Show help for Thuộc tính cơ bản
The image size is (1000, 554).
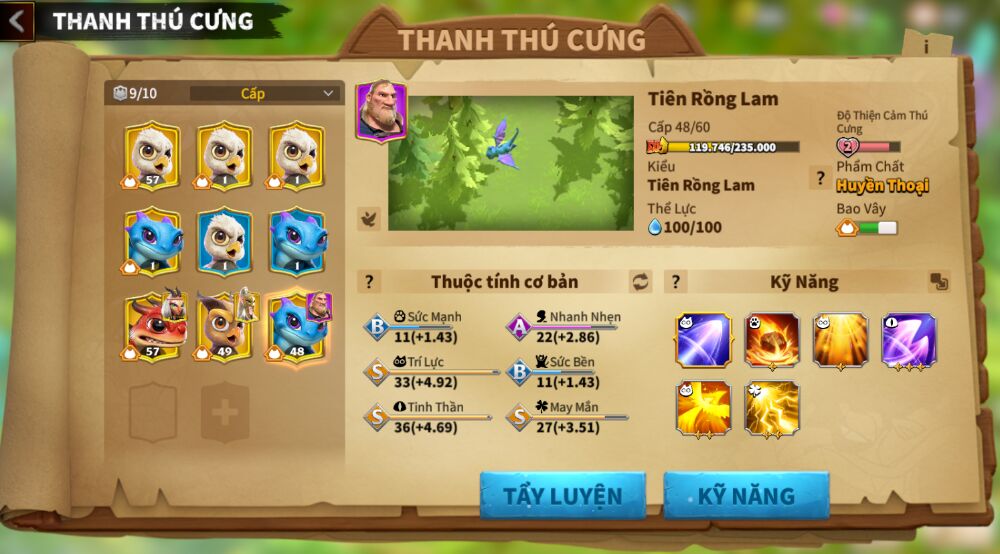click(369, 282)
